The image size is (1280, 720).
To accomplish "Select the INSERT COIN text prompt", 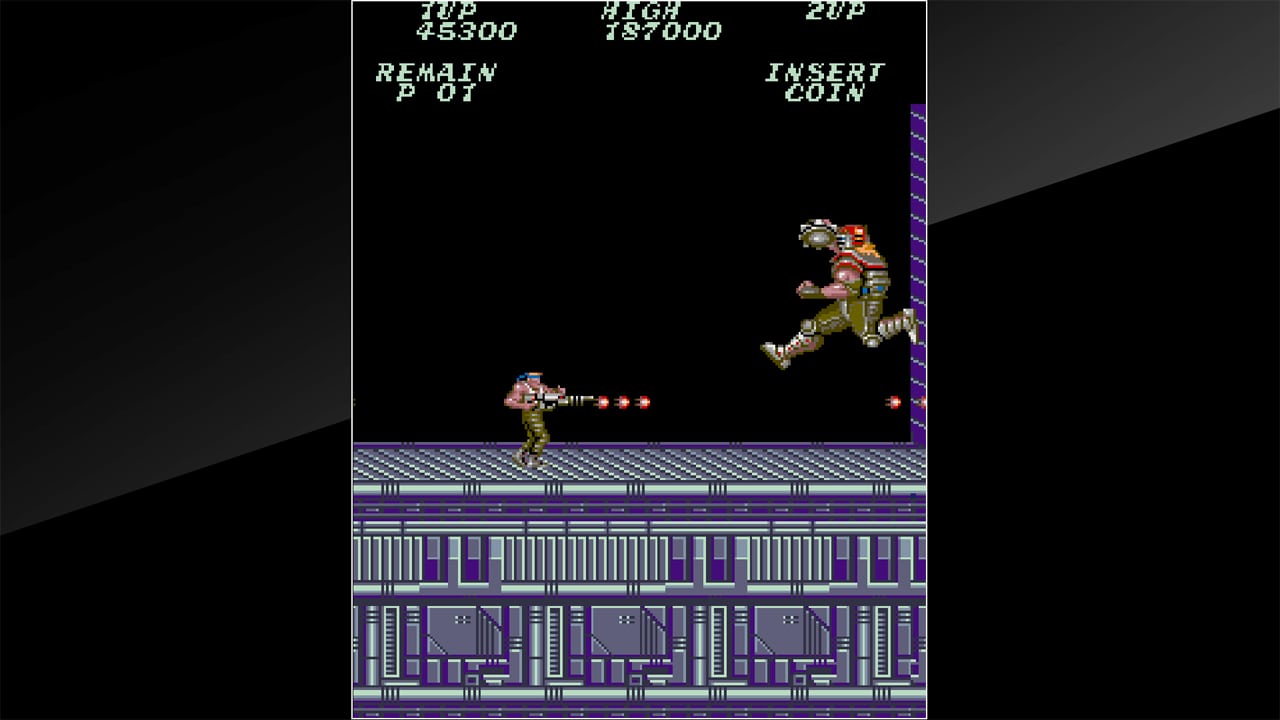I will click(825, 82).
